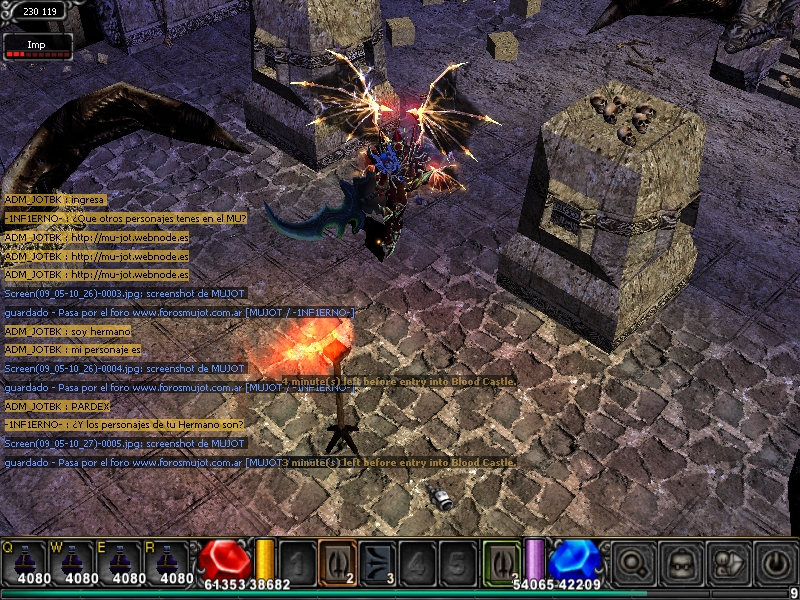800x600 pixels.
Task: Click the mu-jot.webnode.es link in chat
Action: (x=130, y=238)
